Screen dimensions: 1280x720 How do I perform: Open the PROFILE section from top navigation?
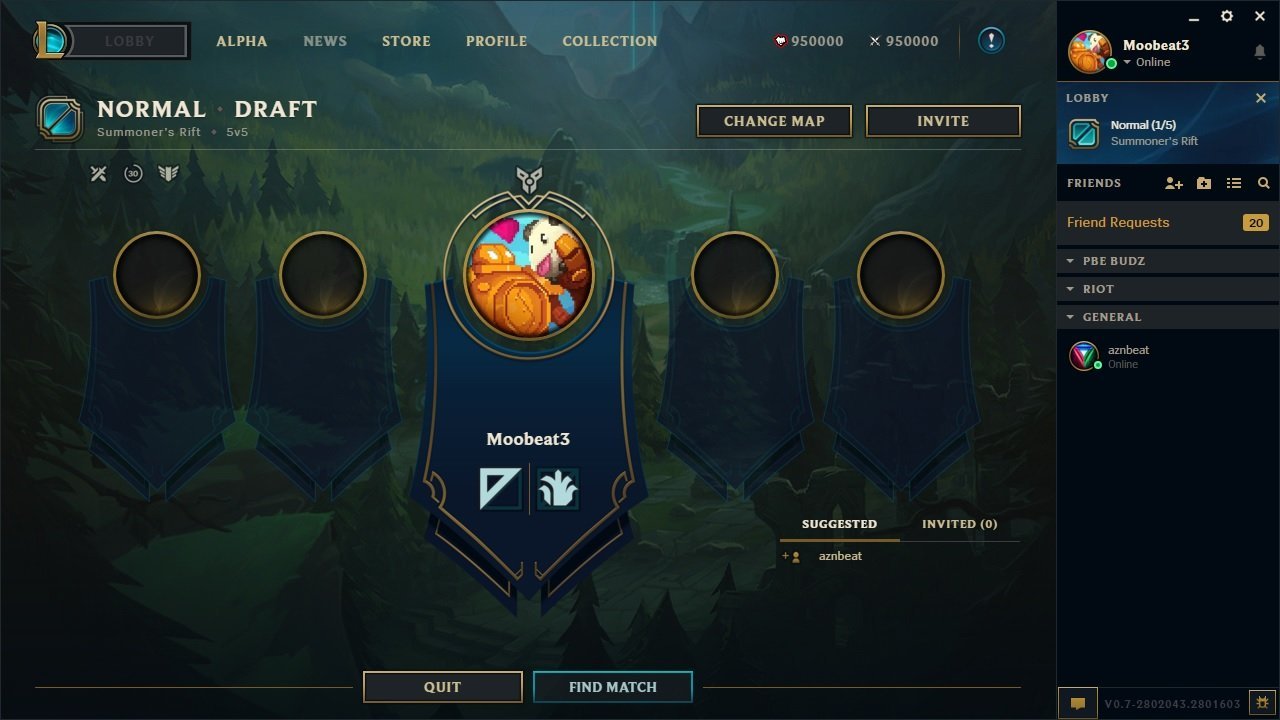click(496, 41)
